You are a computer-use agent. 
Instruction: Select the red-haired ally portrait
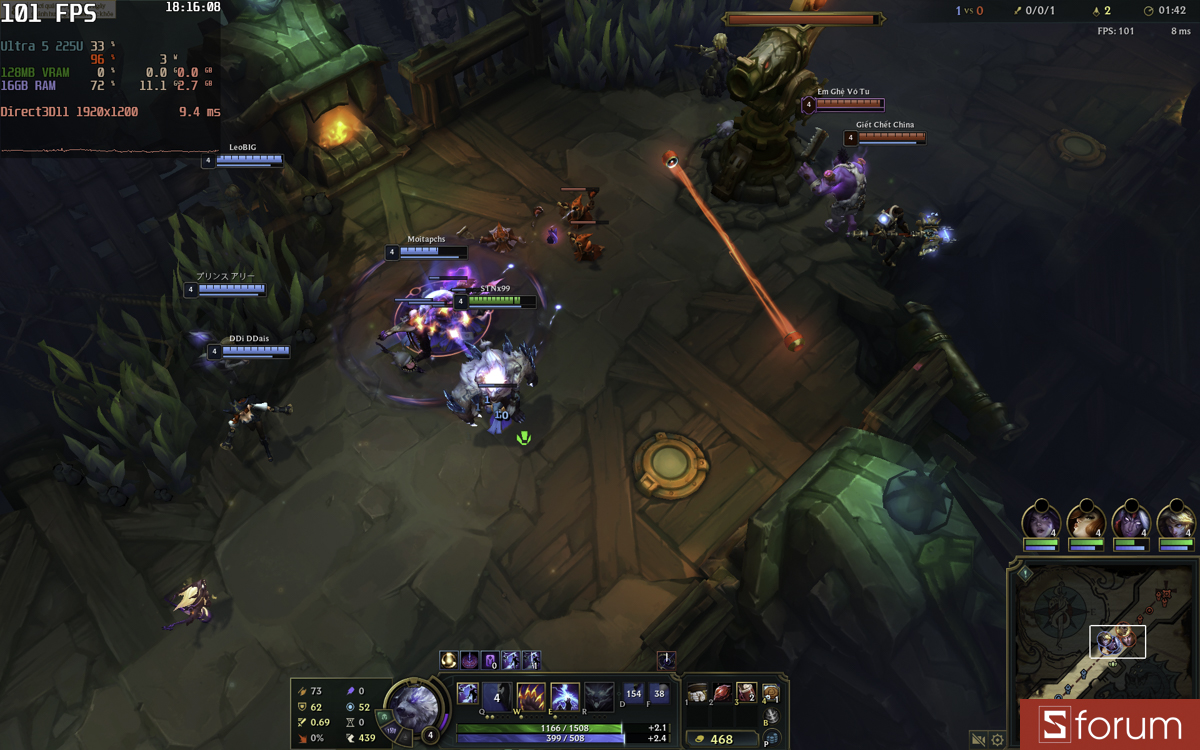click(1085, 522)
